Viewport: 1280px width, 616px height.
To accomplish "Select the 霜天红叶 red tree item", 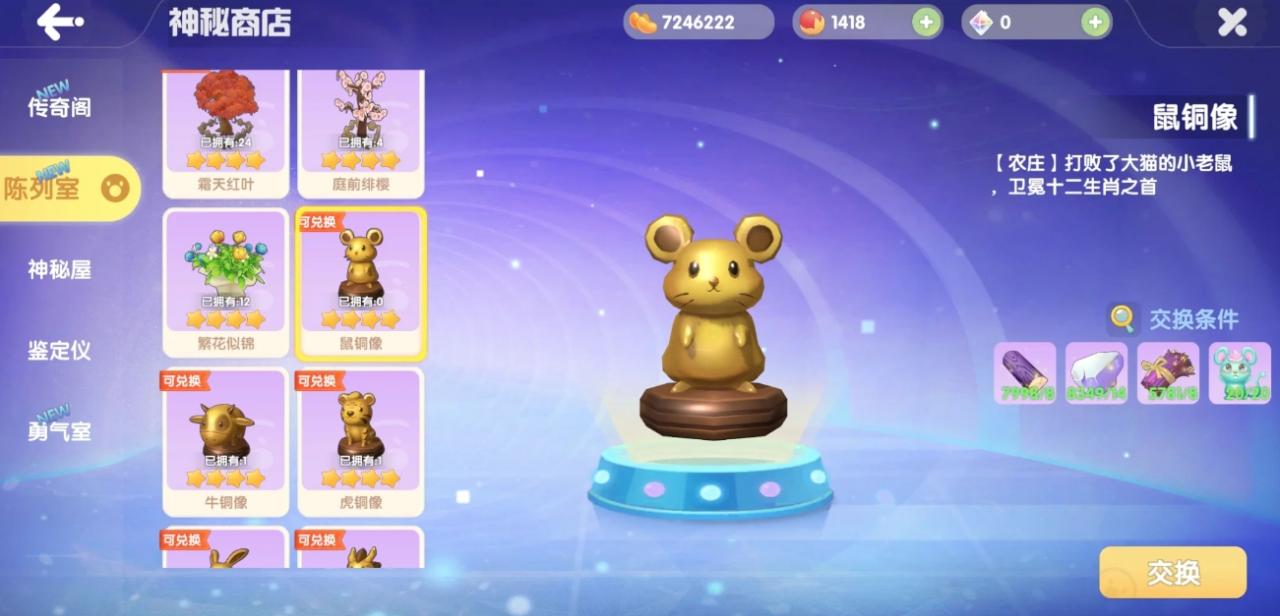I will [226, 132].
